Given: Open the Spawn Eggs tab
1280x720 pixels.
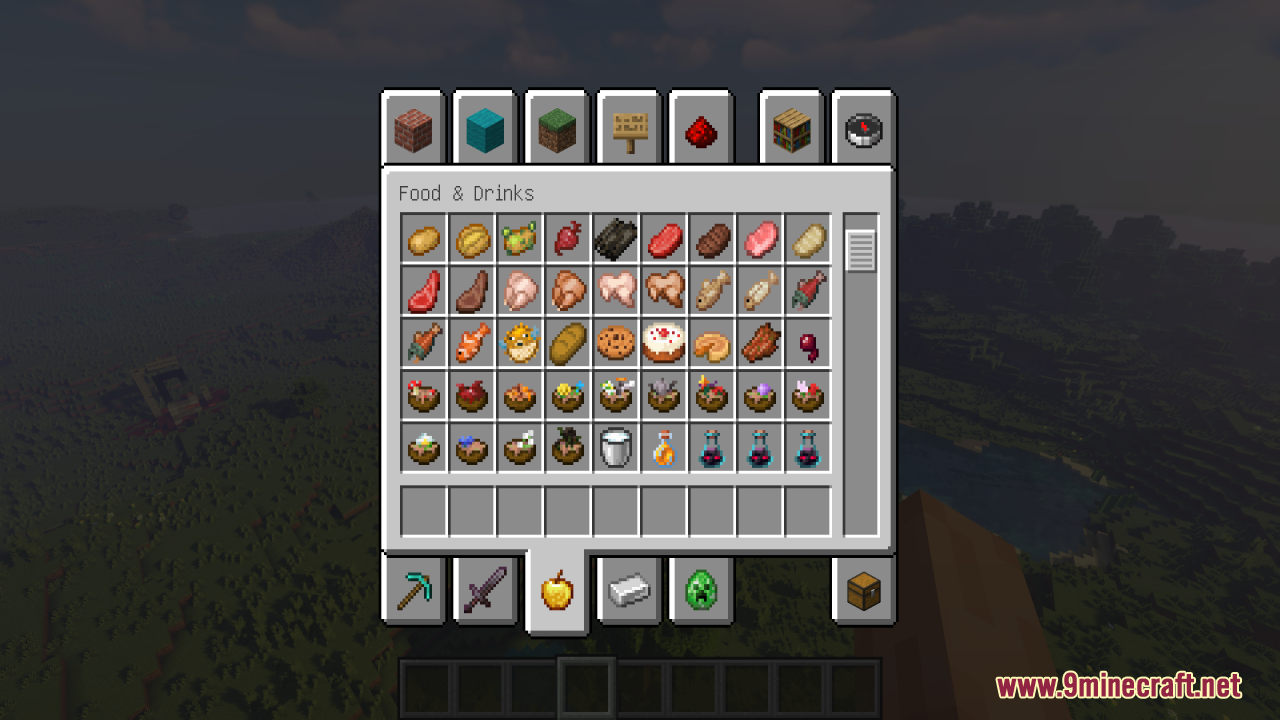Looking at the screenshot, I should (701, 590).
